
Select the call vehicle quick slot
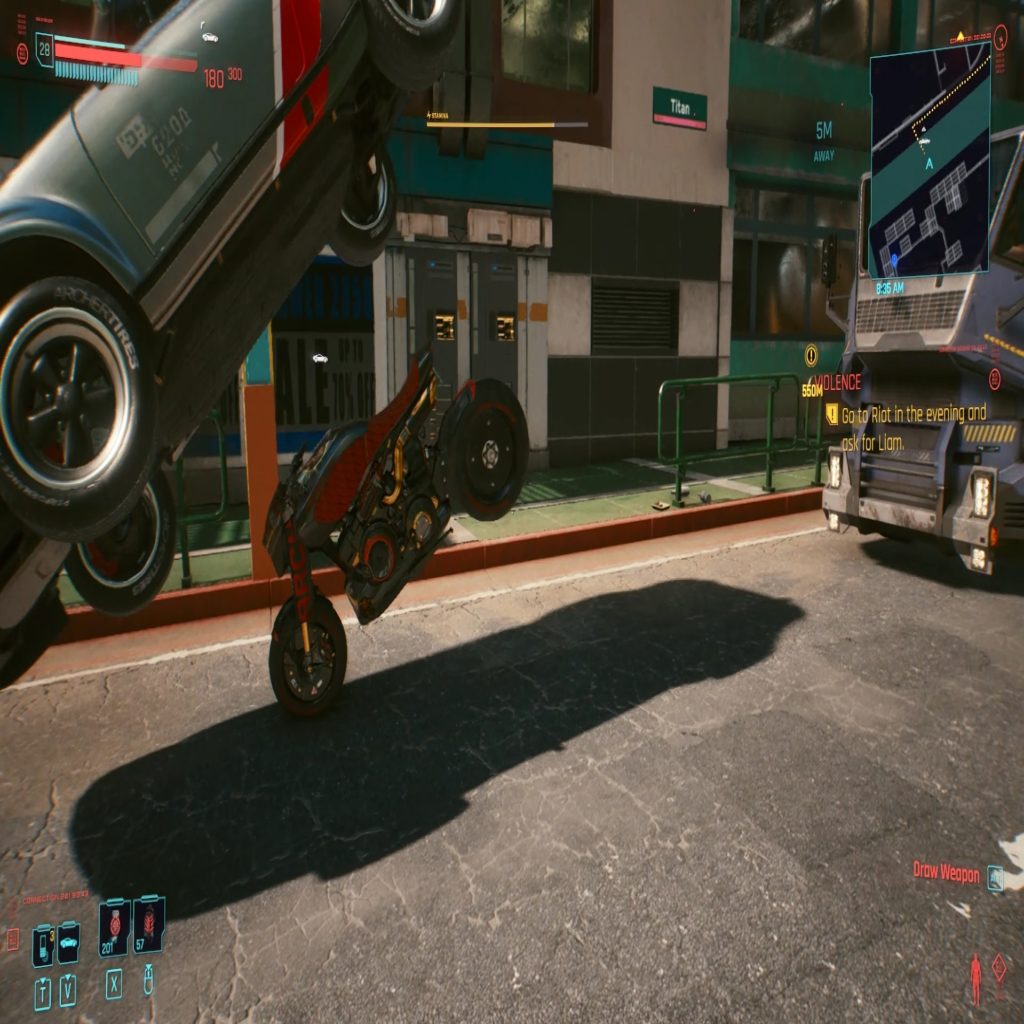click(68, 943)
